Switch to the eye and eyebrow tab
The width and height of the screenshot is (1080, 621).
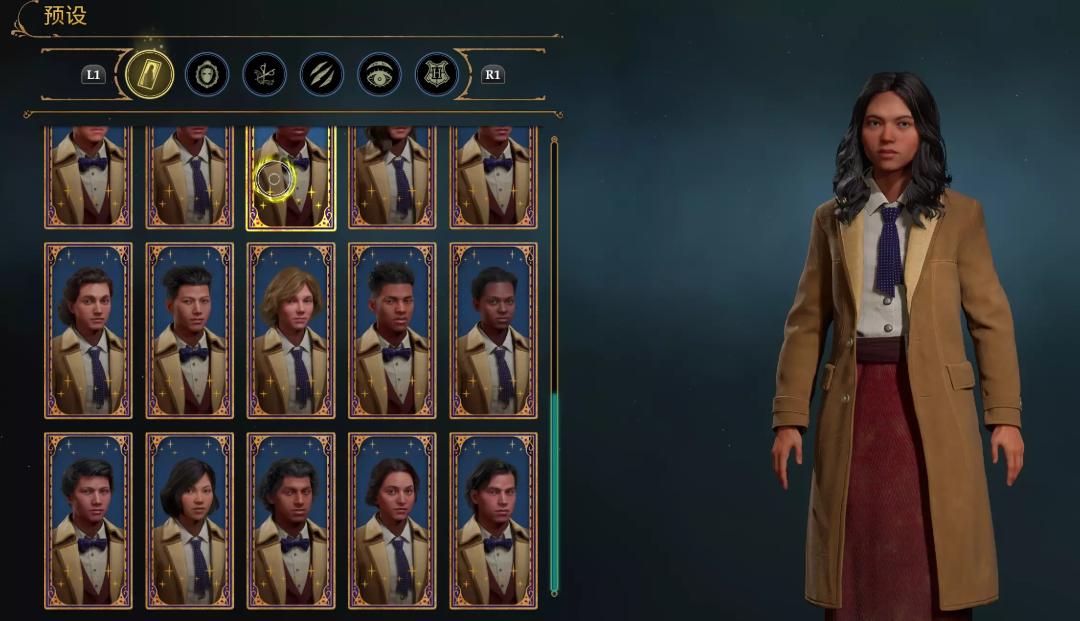380,74
